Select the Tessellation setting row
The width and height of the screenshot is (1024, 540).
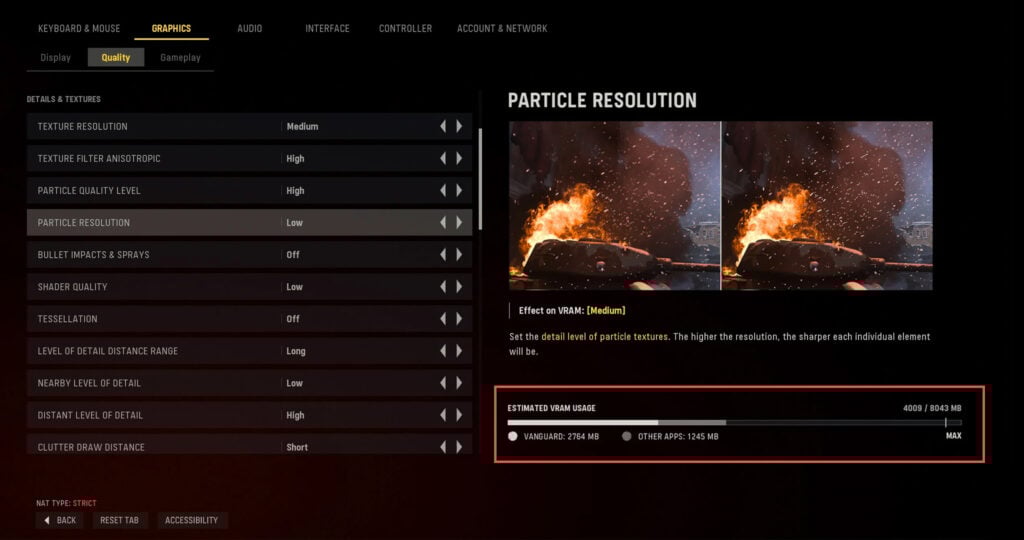coord(150,319)
